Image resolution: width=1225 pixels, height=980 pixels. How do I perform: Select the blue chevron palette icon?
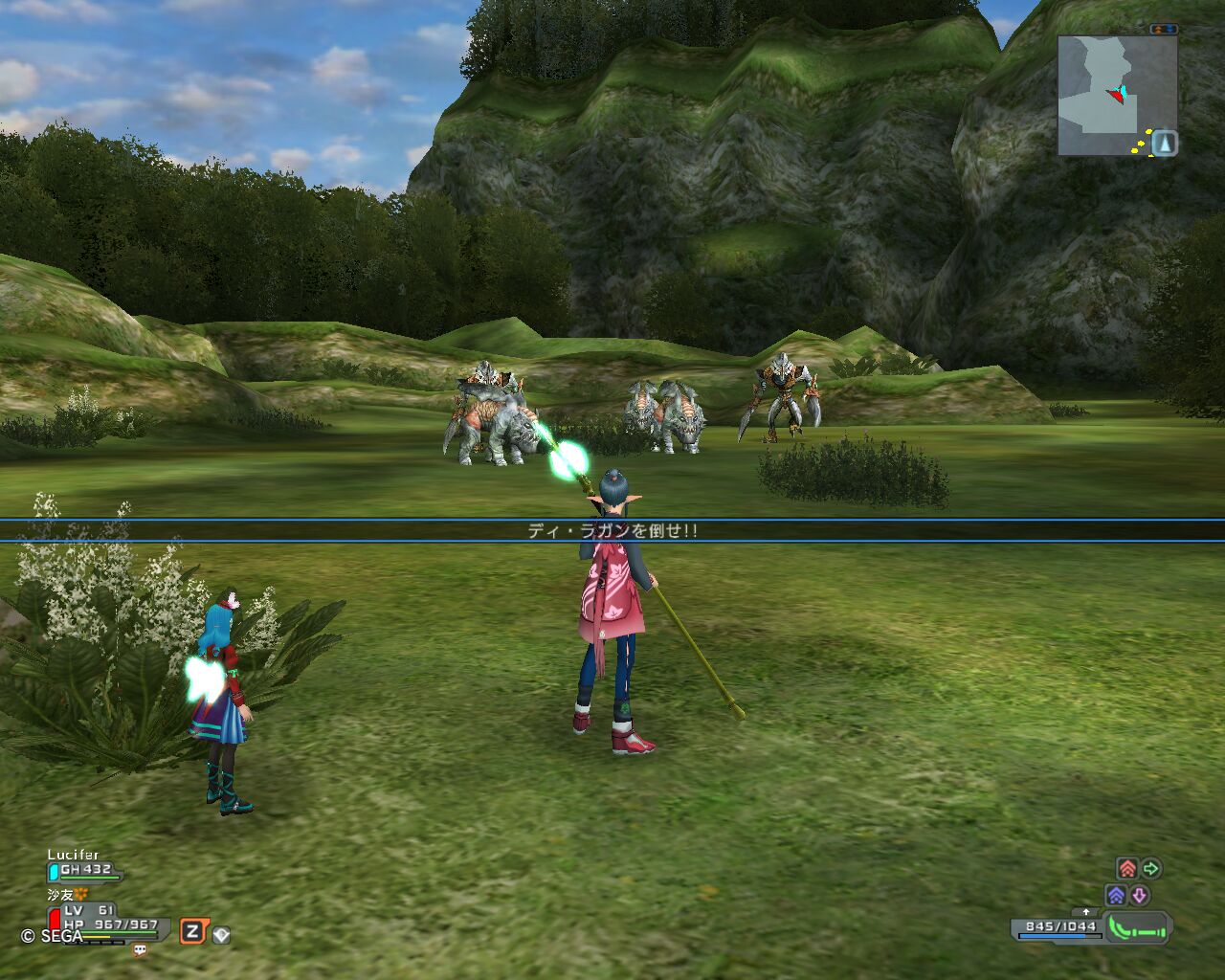pyautogui.click(x=1116, y=896)
